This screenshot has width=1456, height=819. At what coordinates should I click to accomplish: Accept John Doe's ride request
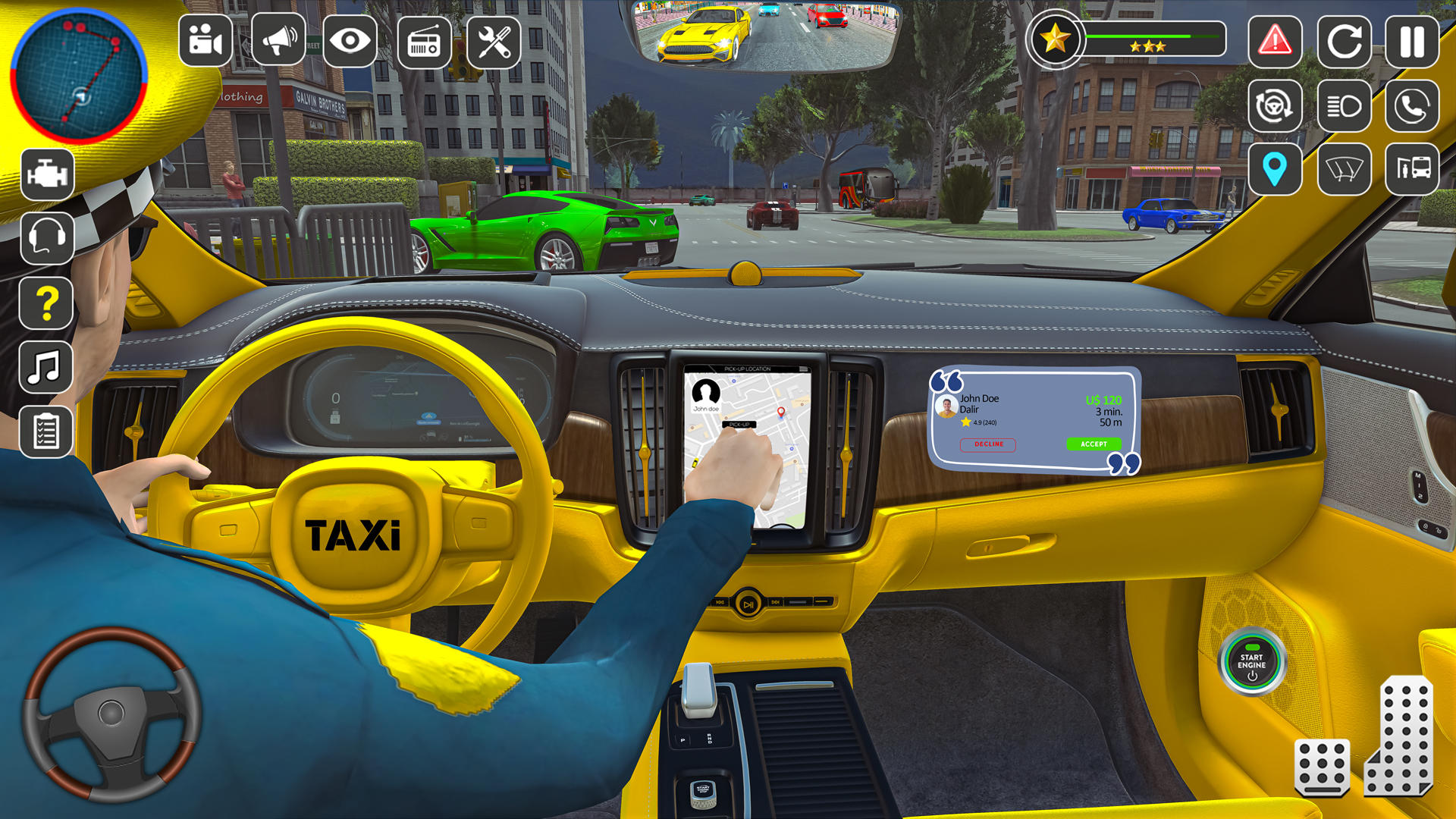(x=1092, y=444)
